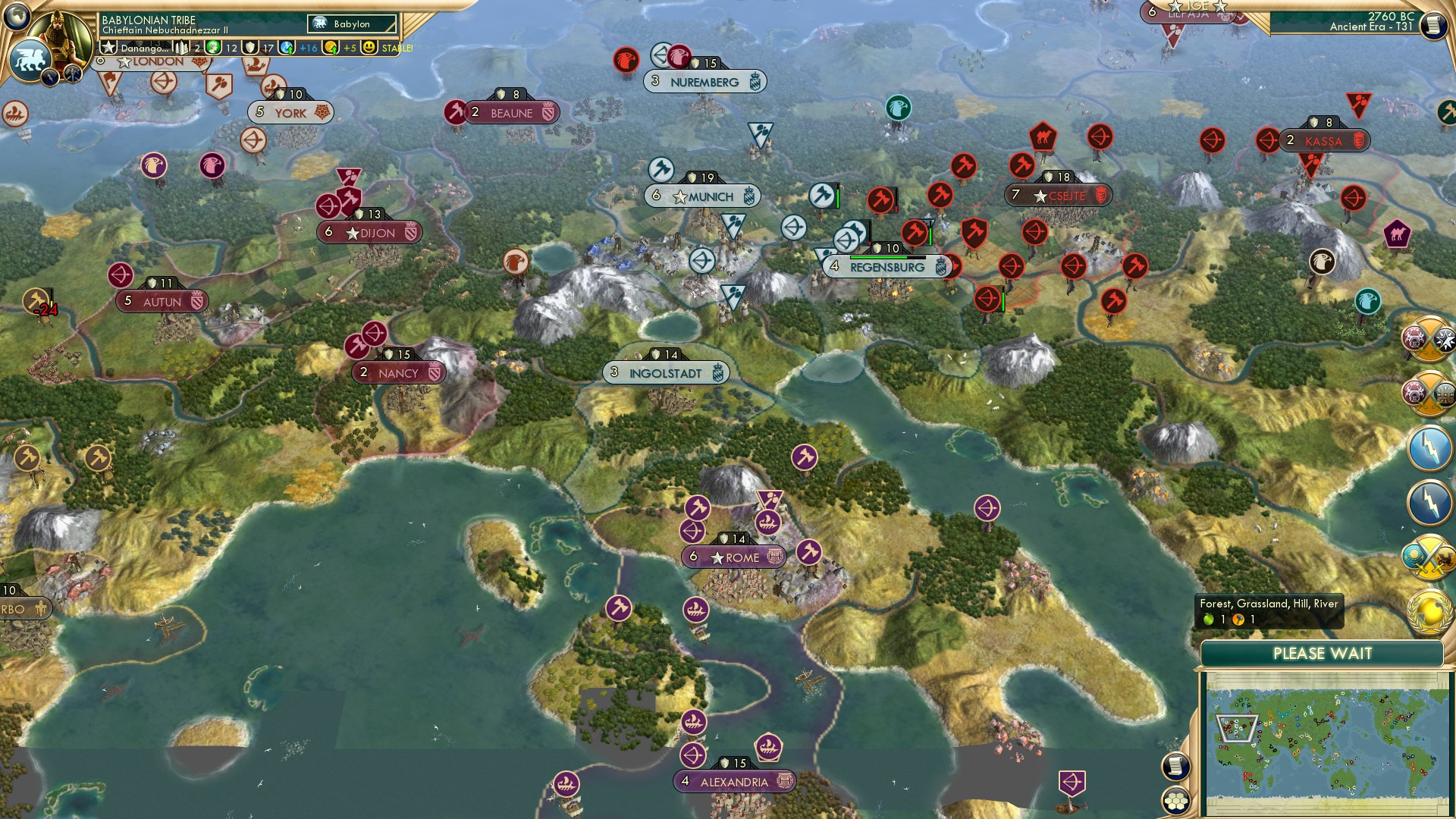Open the Babylon civilization dropdown banner
The width and height of the screenshot is (1456, 819).
point(352,24)
